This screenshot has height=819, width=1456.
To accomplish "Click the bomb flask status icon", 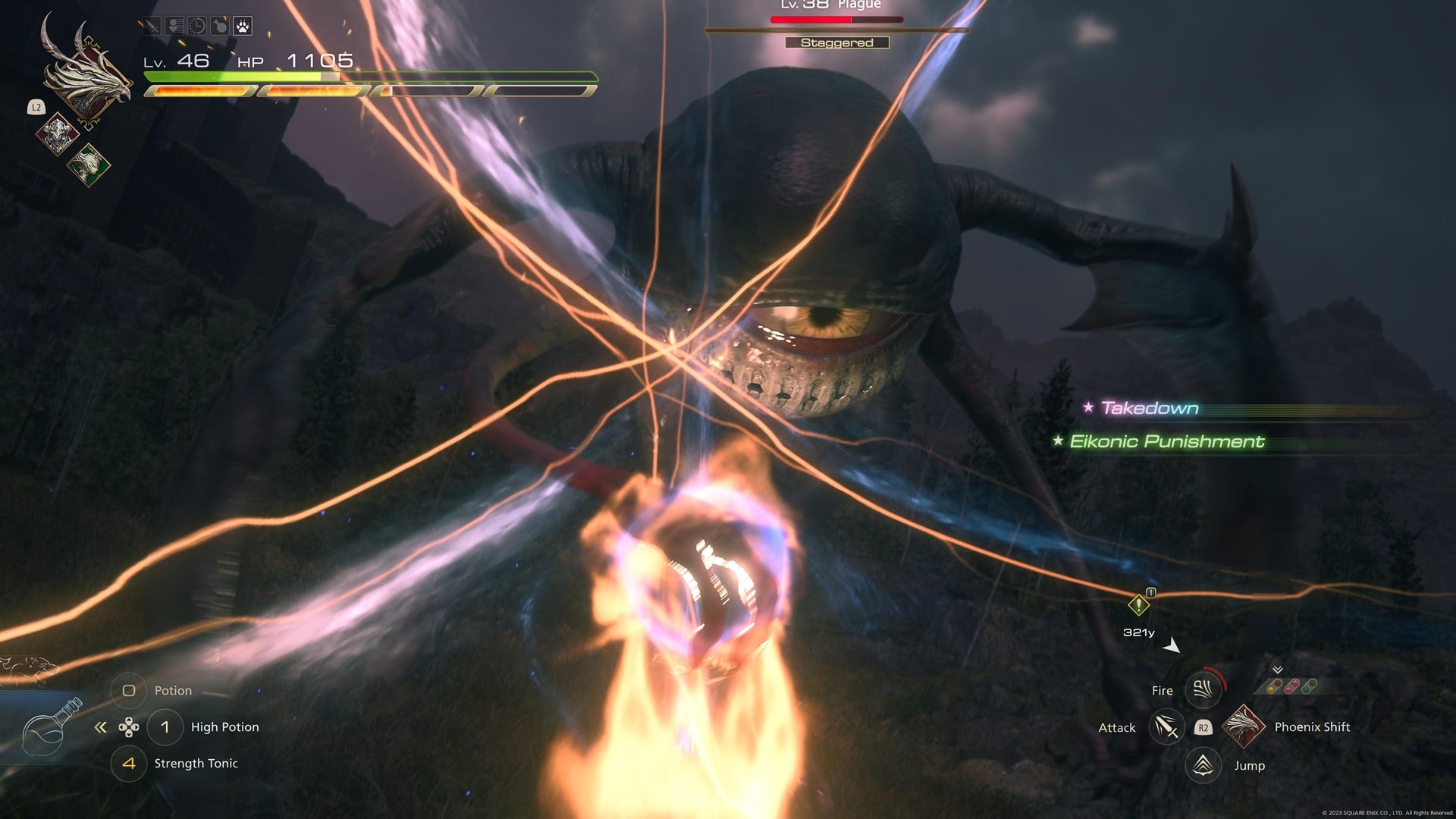I will (x=219, y=25).
